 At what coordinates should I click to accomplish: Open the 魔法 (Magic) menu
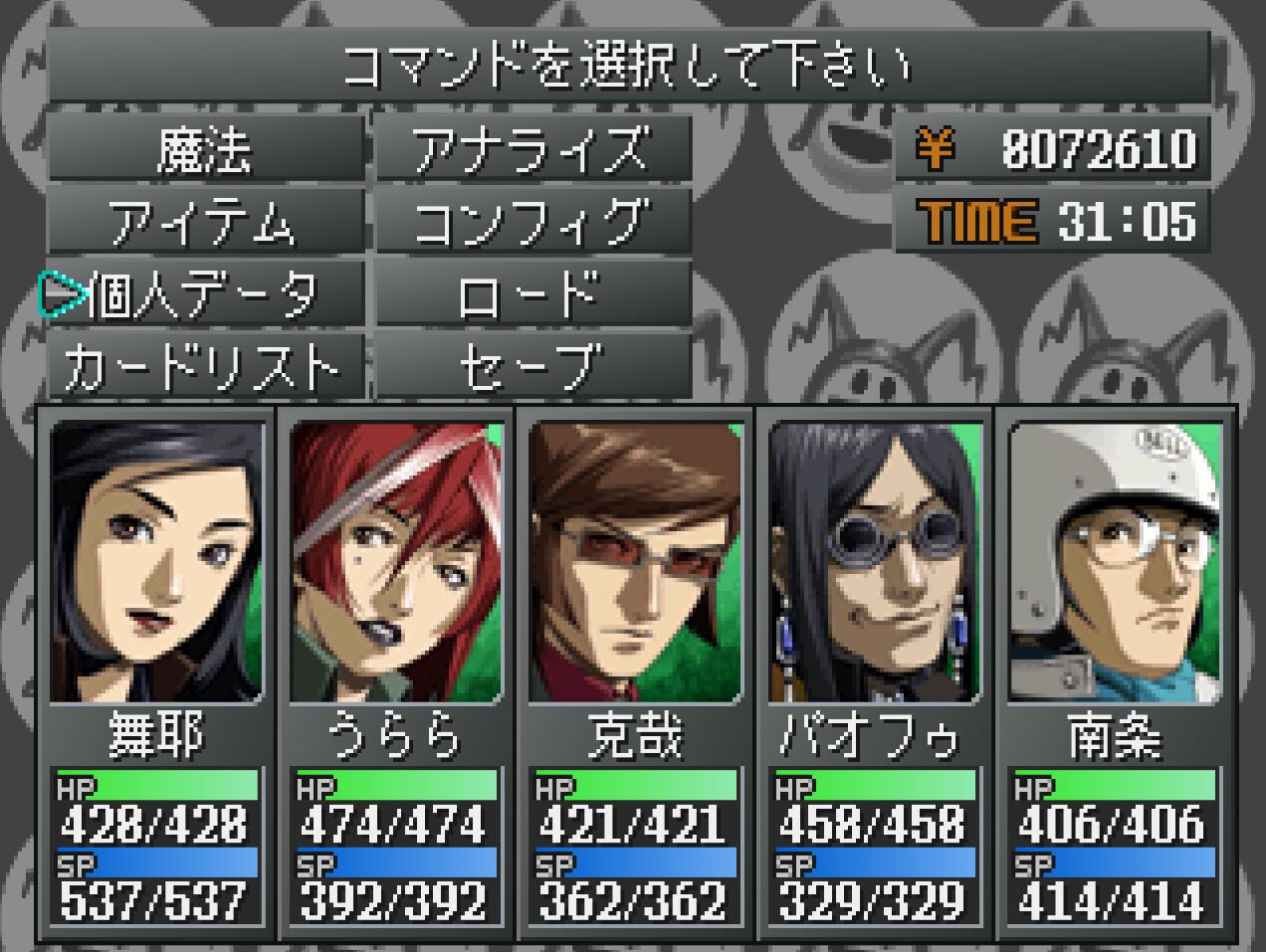tap(205, 150)
